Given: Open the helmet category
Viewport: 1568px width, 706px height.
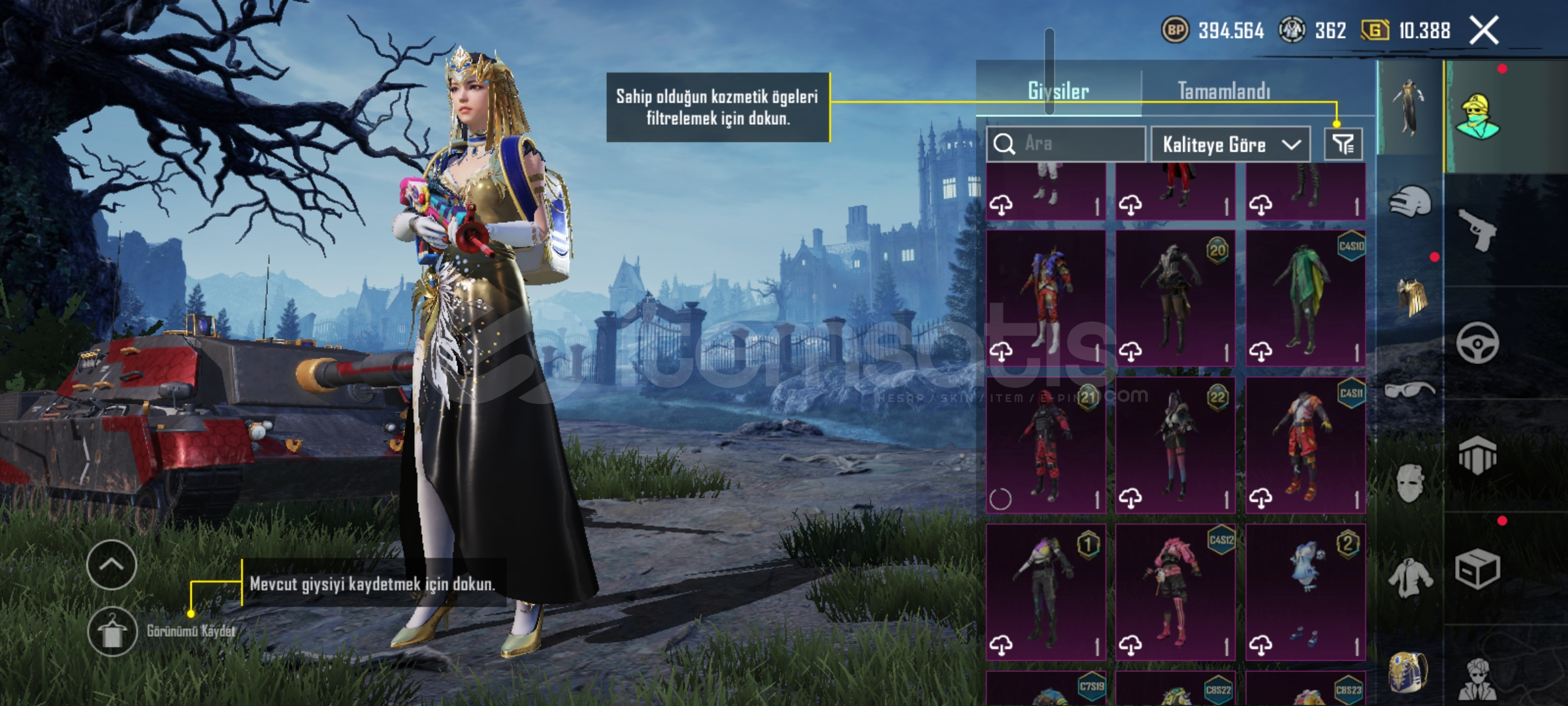Looking at the screenshot, I should (1410, 201).
